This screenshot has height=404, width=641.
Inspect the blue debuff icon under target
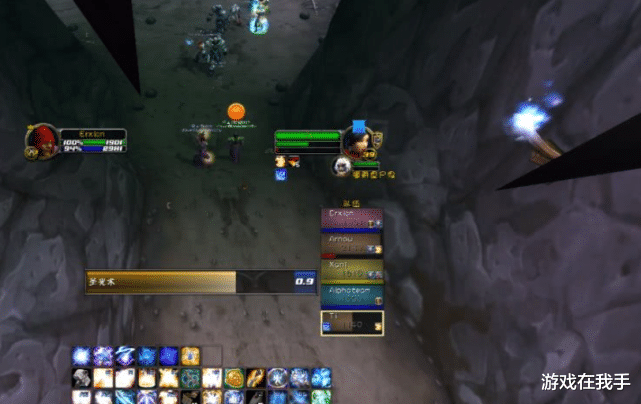point(282,174)
